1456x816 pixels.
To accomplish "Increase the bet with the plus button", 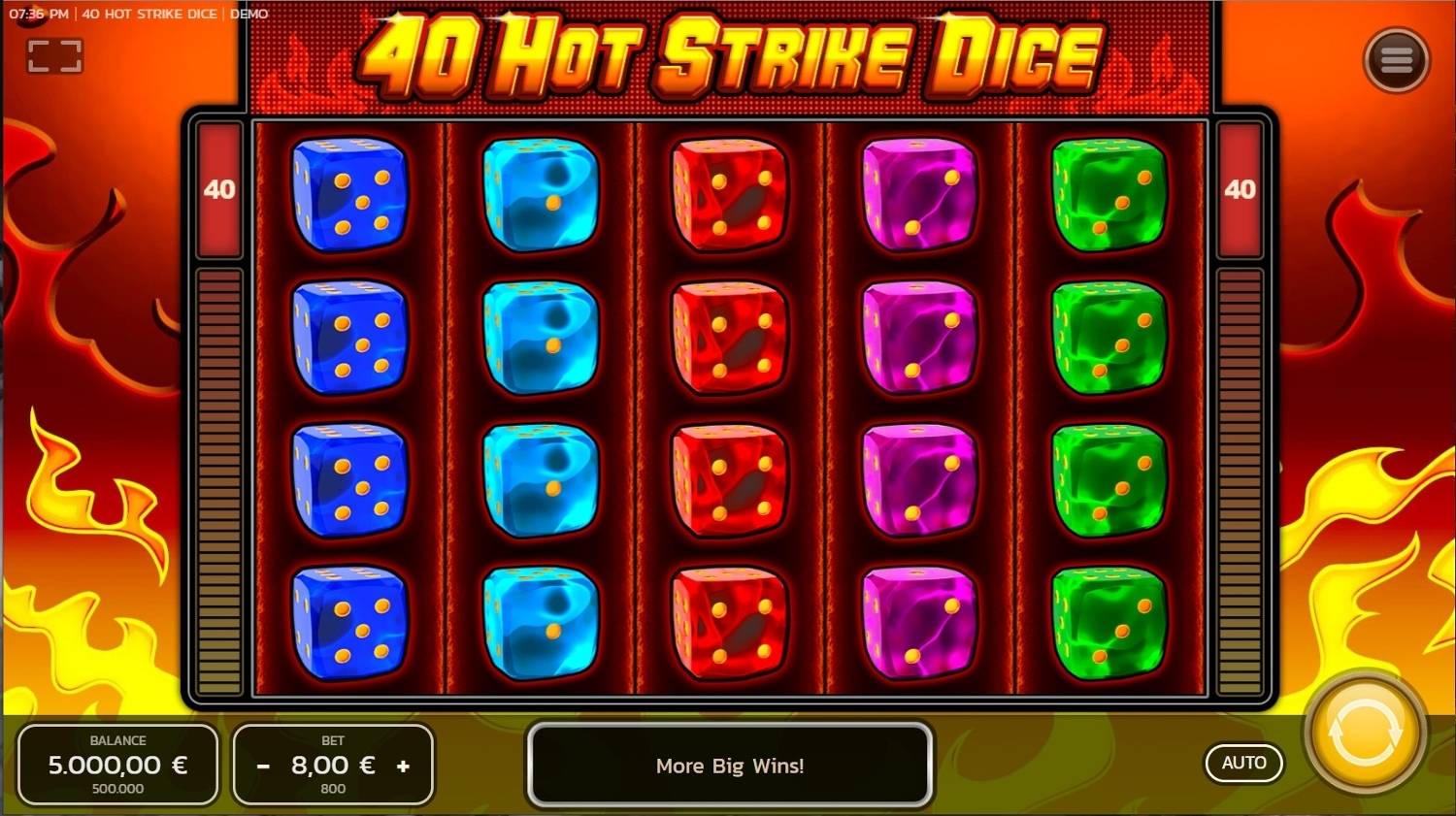I will [x=404, y=766].
